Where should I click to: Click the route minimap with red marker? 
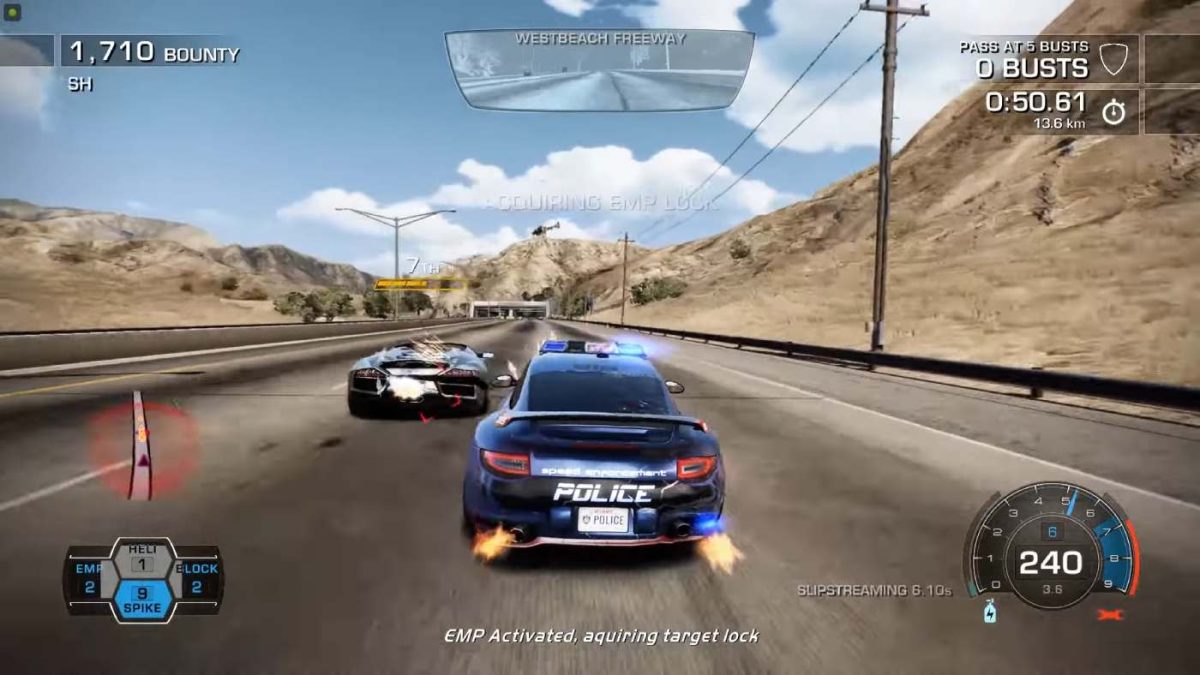[140, 446]
